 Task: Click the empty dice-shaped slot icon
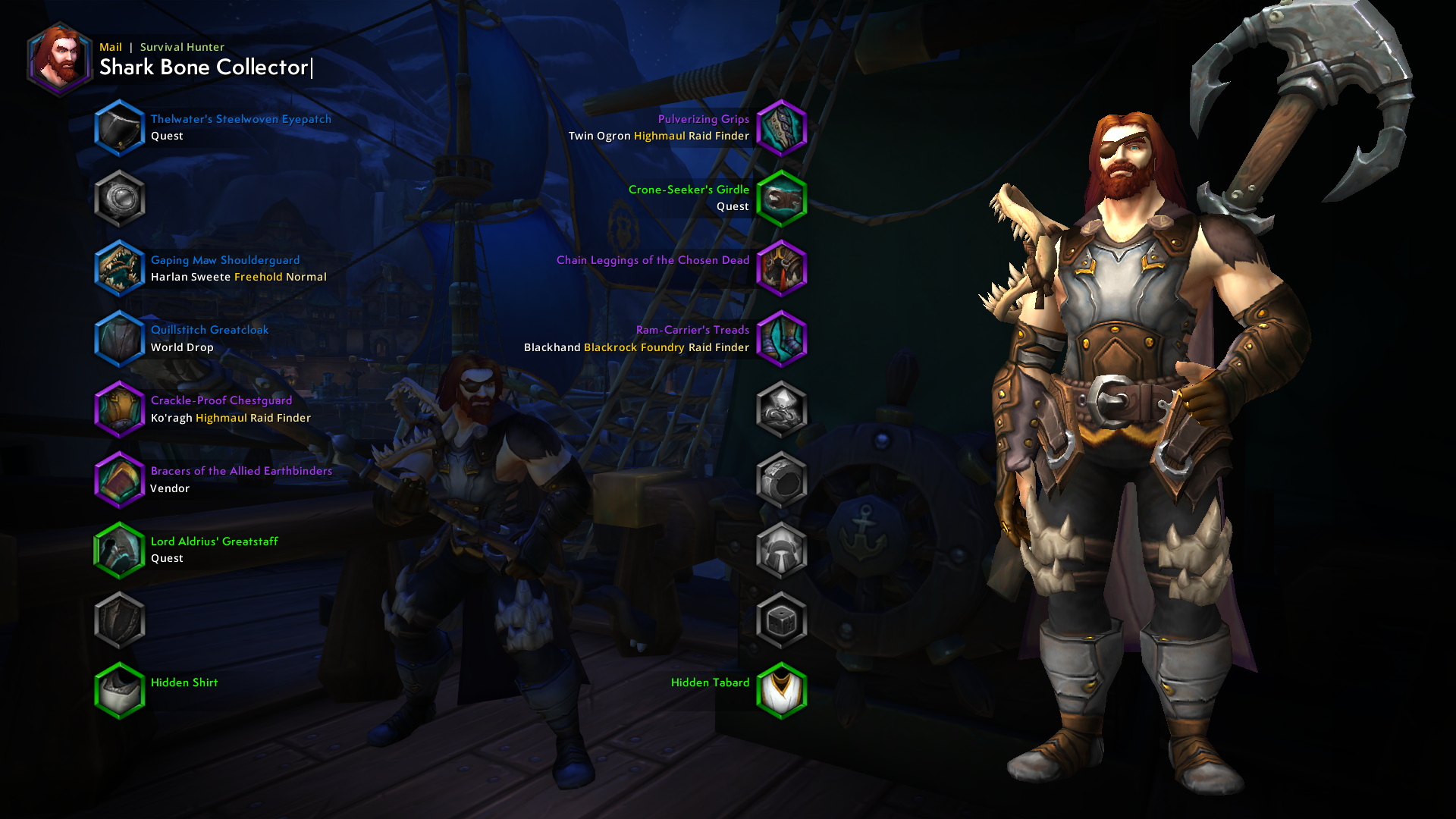[782, 621]
